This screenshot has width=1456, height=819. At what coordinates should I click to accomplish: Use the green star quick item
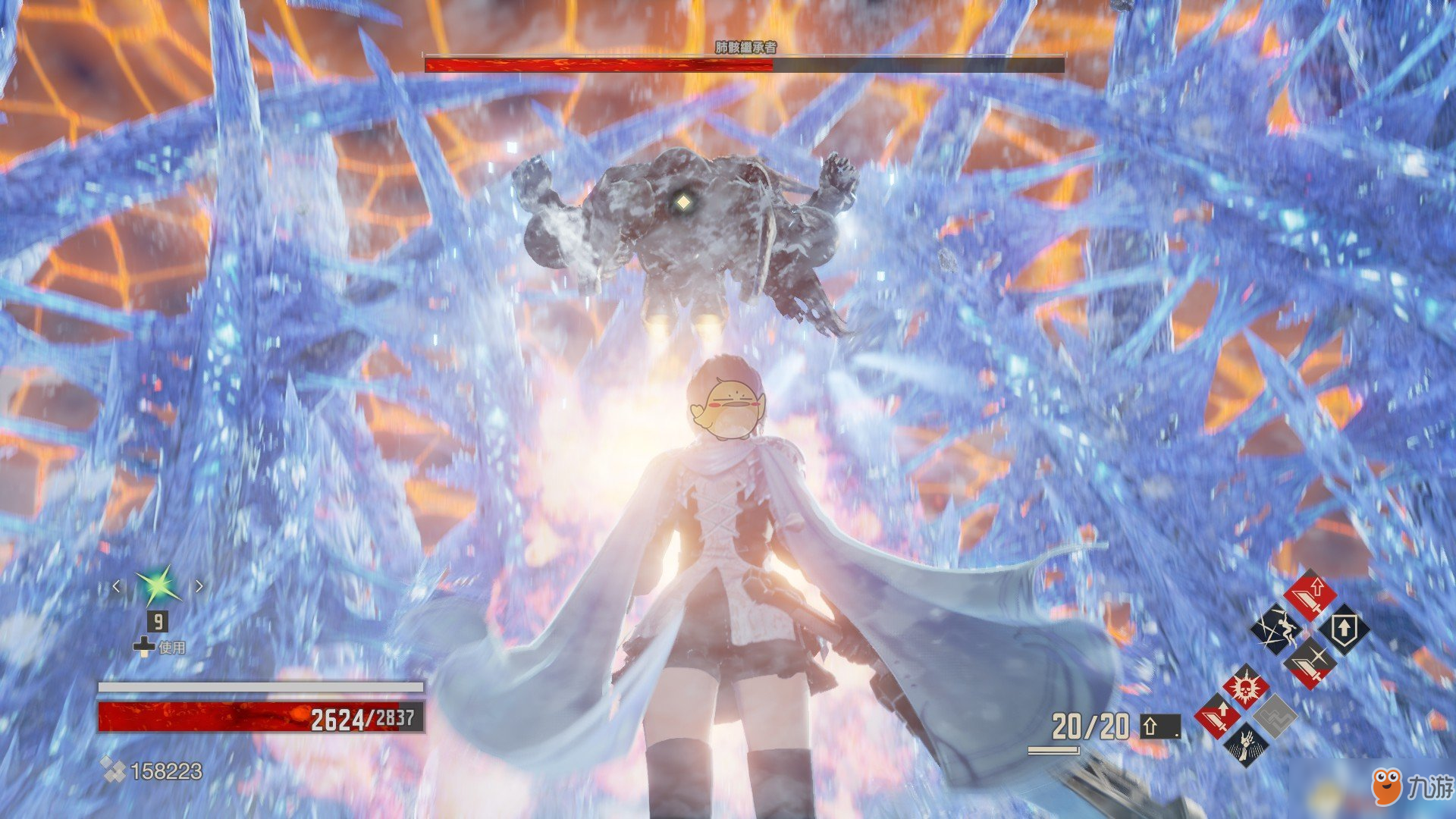pyautogui.click(x=158, y=586)
